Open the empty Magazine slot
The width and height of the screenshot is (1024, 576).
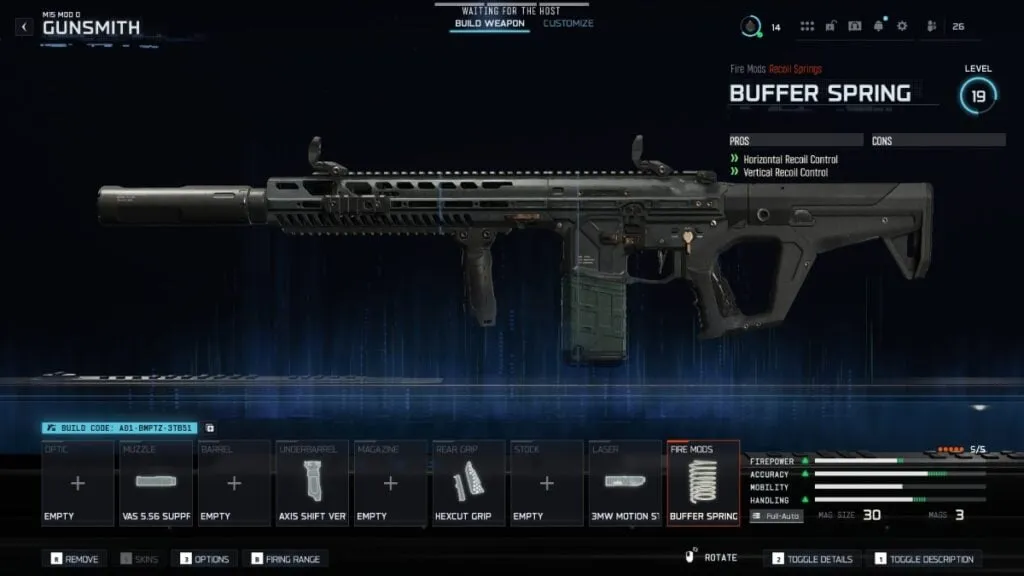tap(390, 483)
